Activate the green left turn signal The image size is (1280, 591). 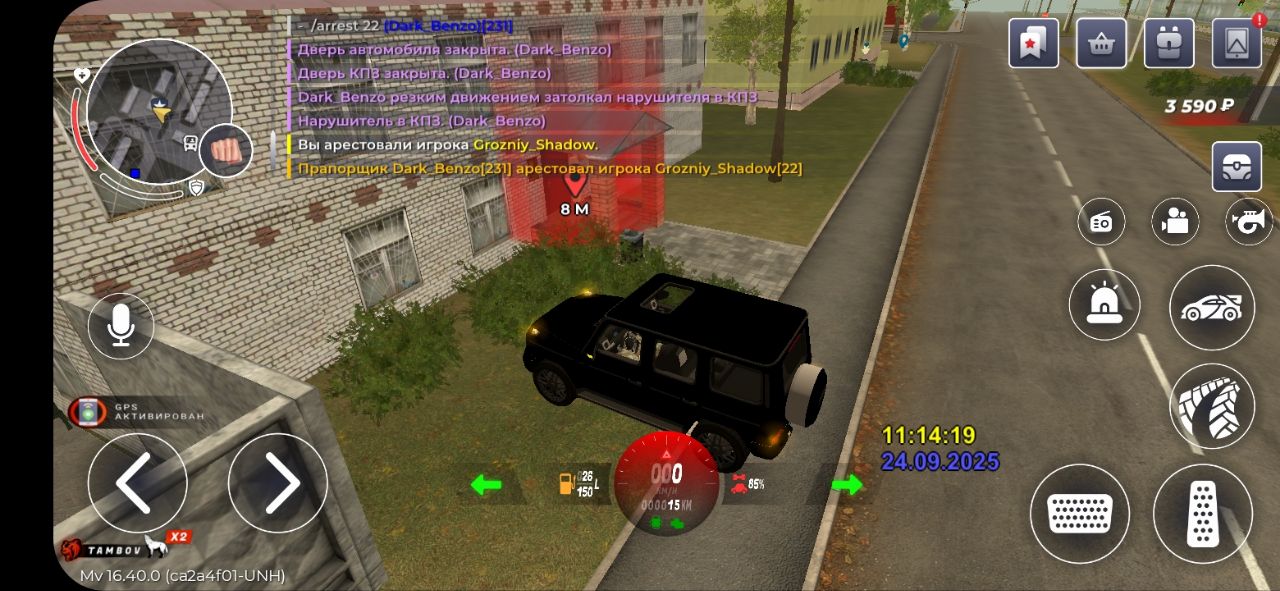486,485
